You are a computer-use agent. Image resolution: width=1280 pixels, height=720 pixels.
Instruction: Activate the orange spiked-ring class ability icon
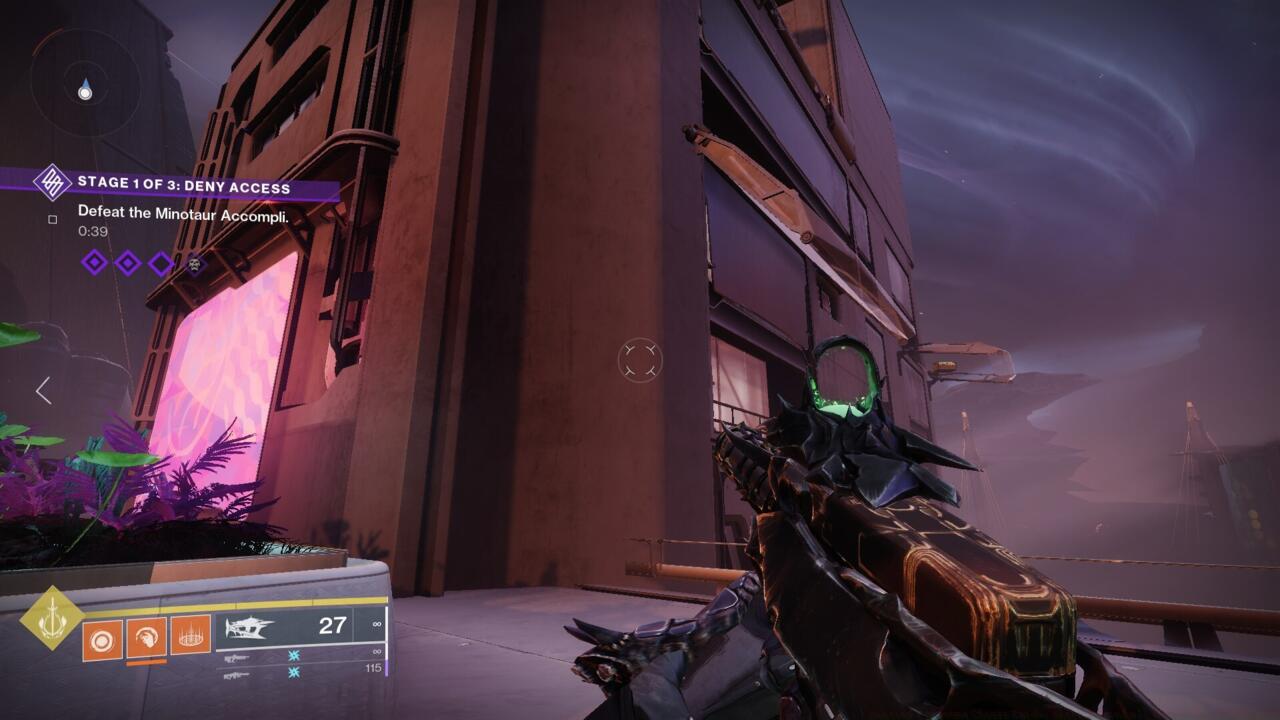[x=190, y=635]
